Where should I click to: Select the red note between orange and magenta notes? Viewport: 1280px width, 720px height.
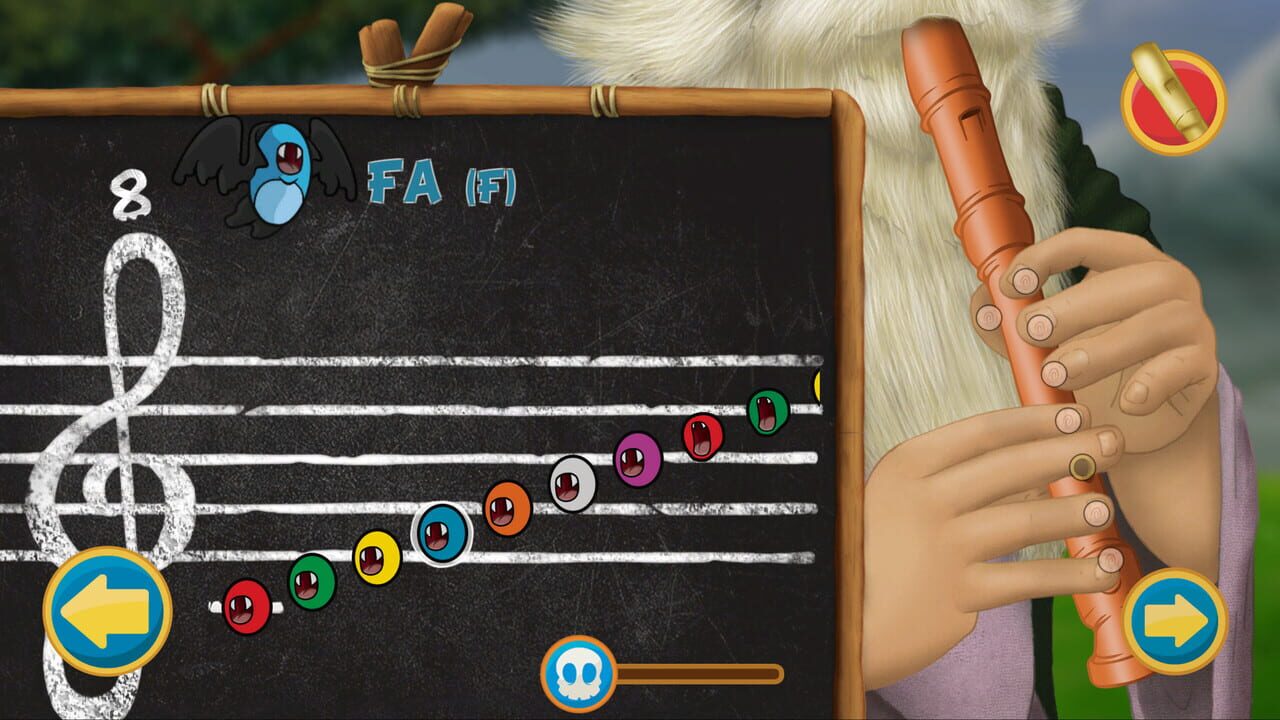(x=702, y=438)
